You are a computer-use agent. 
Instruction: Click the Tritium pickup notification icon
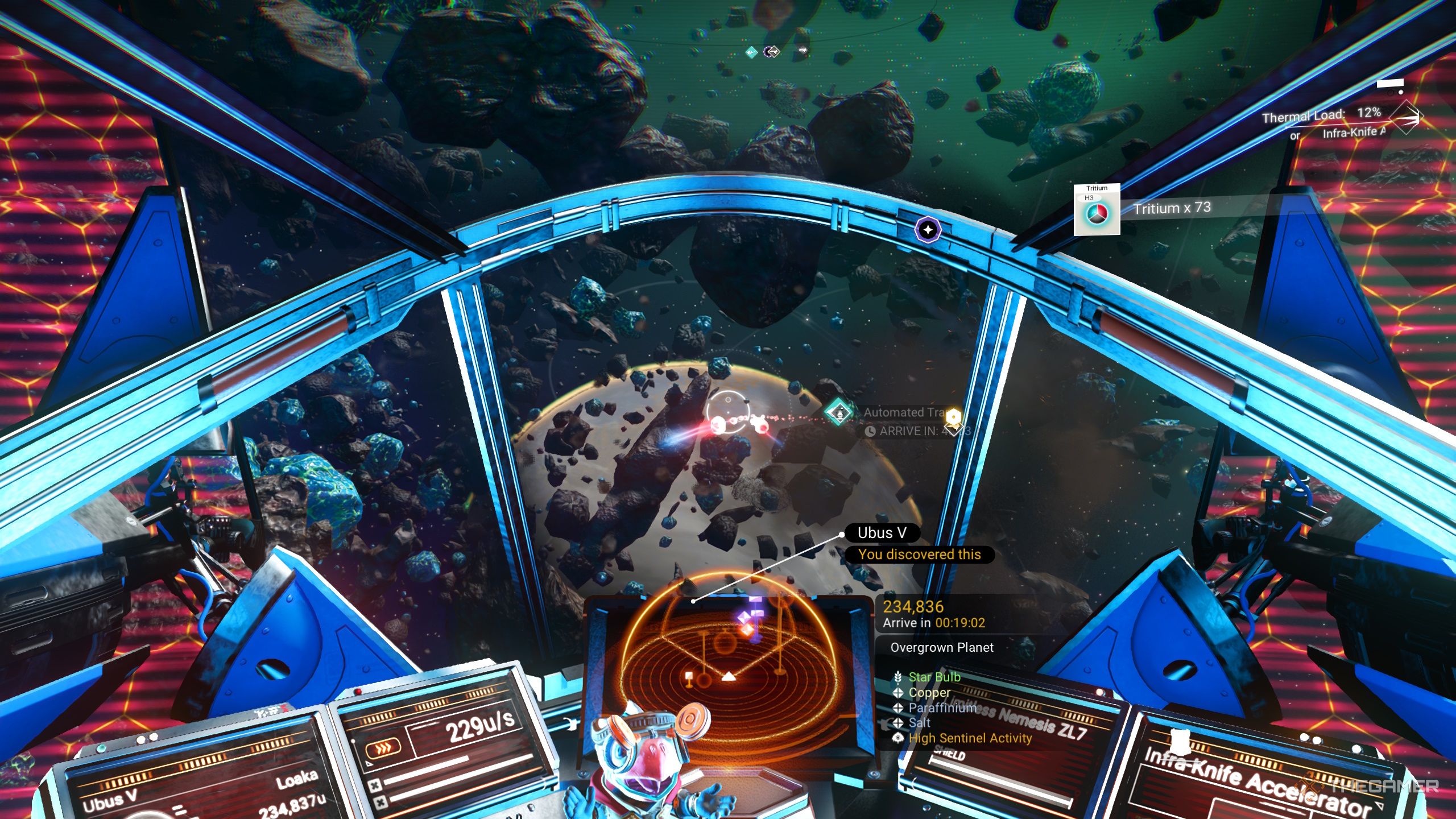pyautogui.click(x=1097, y=209)
